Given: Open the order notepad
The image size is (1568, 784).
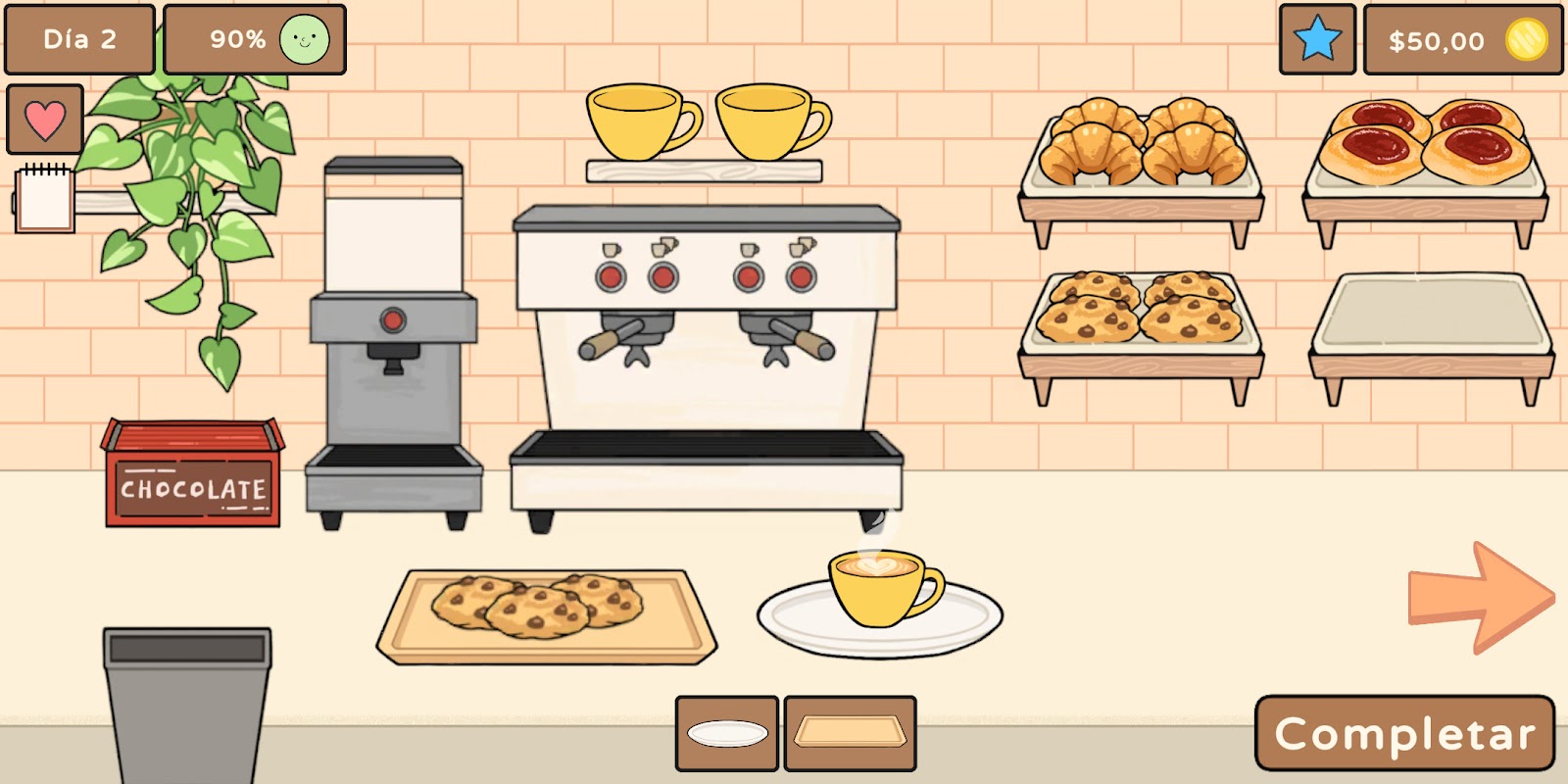Looking at the screenshot, I should 45,200.
